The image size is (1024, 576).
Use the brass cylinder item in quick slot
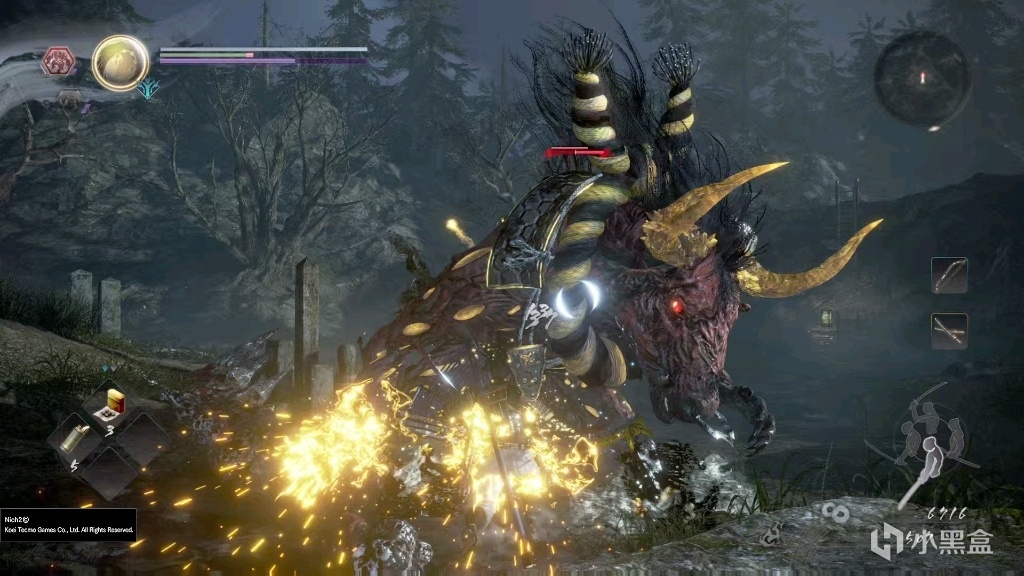pyautogui.click(x=75, y=437)
